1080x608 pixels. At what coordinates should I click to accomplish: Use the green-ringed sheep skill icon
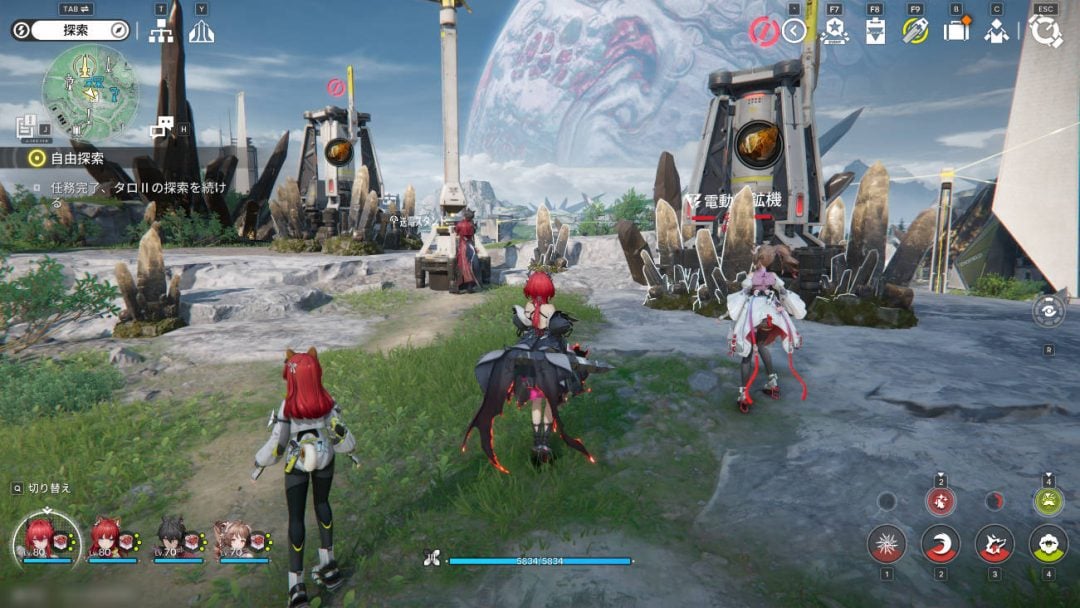(1048, 543)
